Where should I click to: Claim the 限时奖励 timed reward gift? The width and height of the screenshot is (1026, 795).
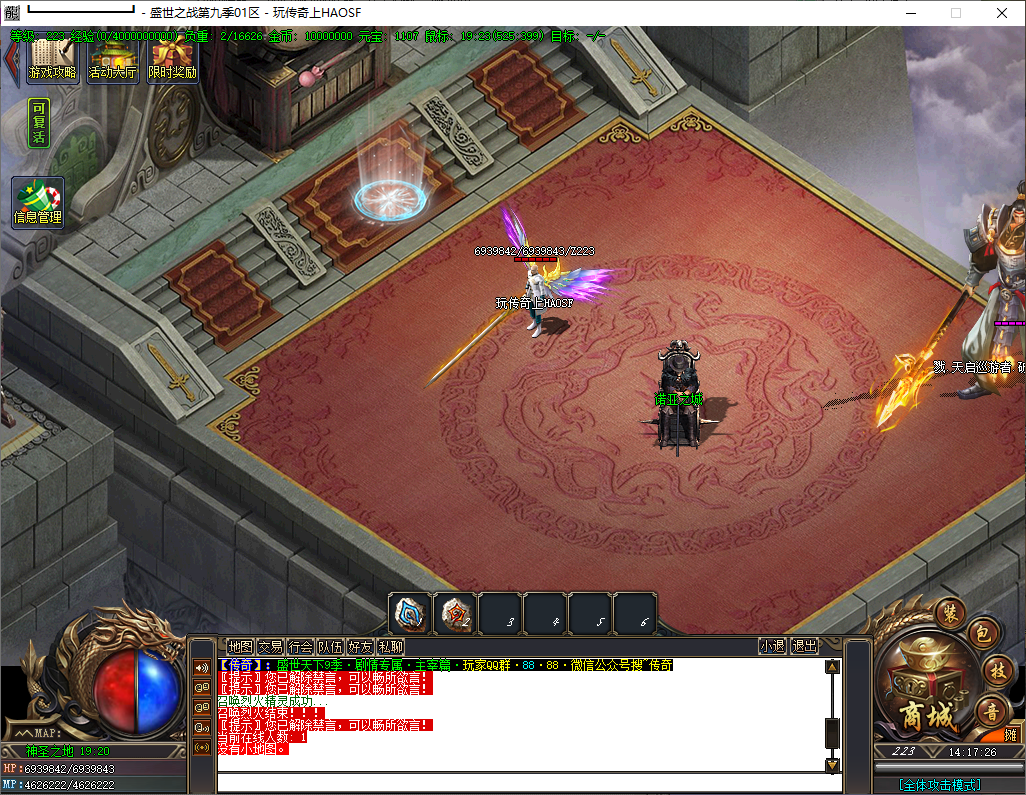click(172, 62)
